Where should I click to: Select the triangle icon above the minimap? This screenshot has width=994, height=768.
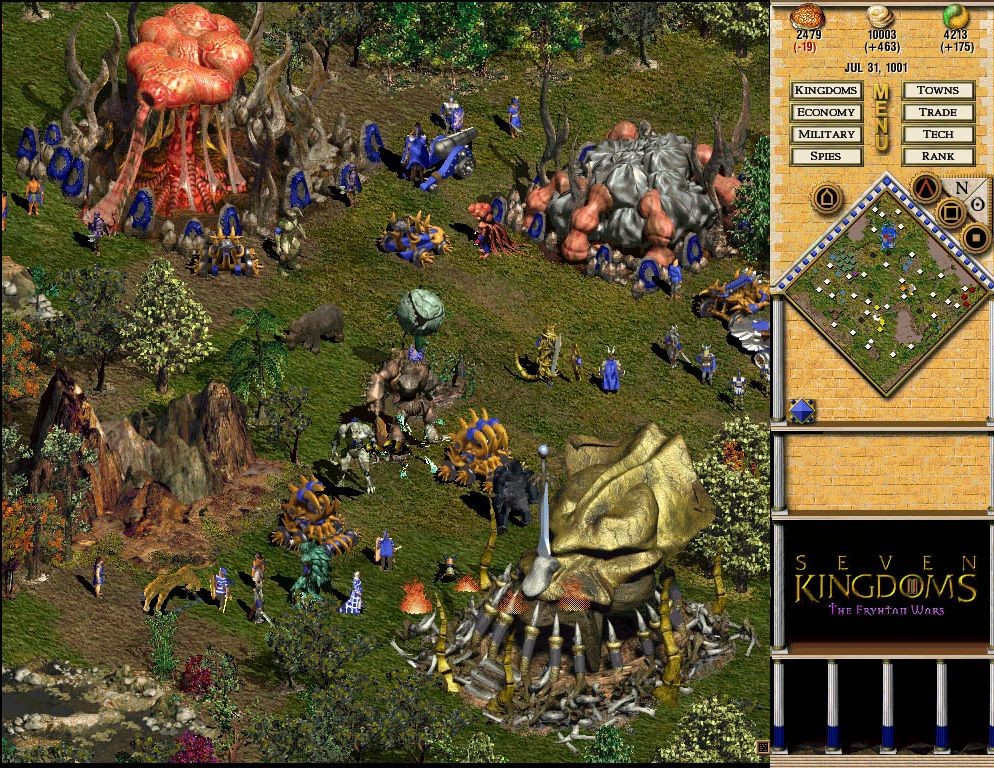coord(925,187)
